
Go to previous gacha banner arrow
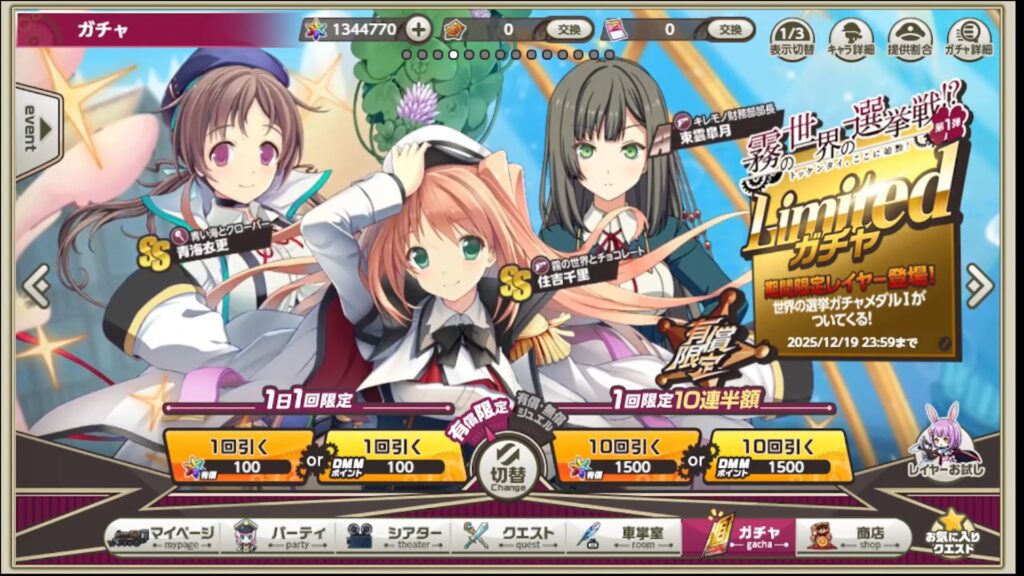click(35, 287)
